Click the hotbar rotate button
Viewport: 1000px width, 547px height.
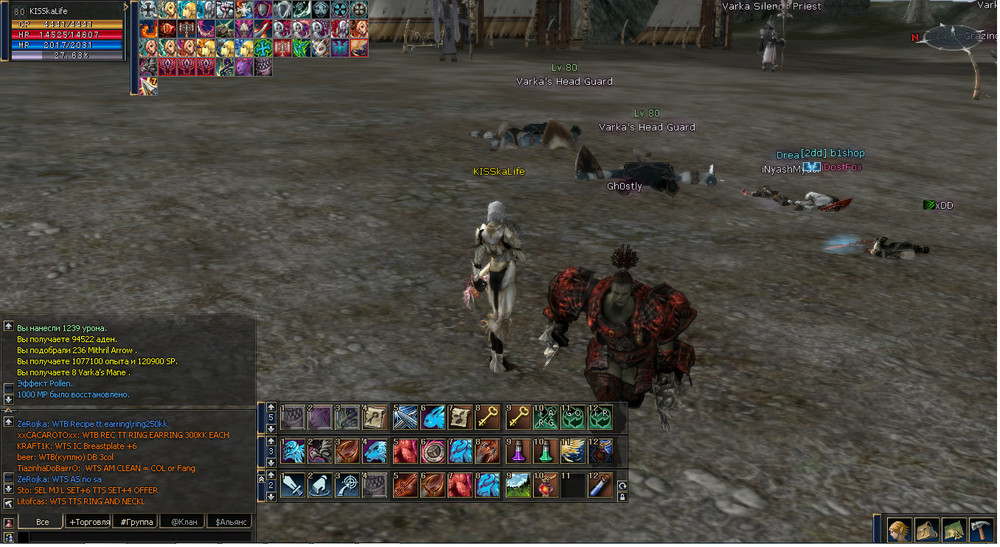point(622,485)
